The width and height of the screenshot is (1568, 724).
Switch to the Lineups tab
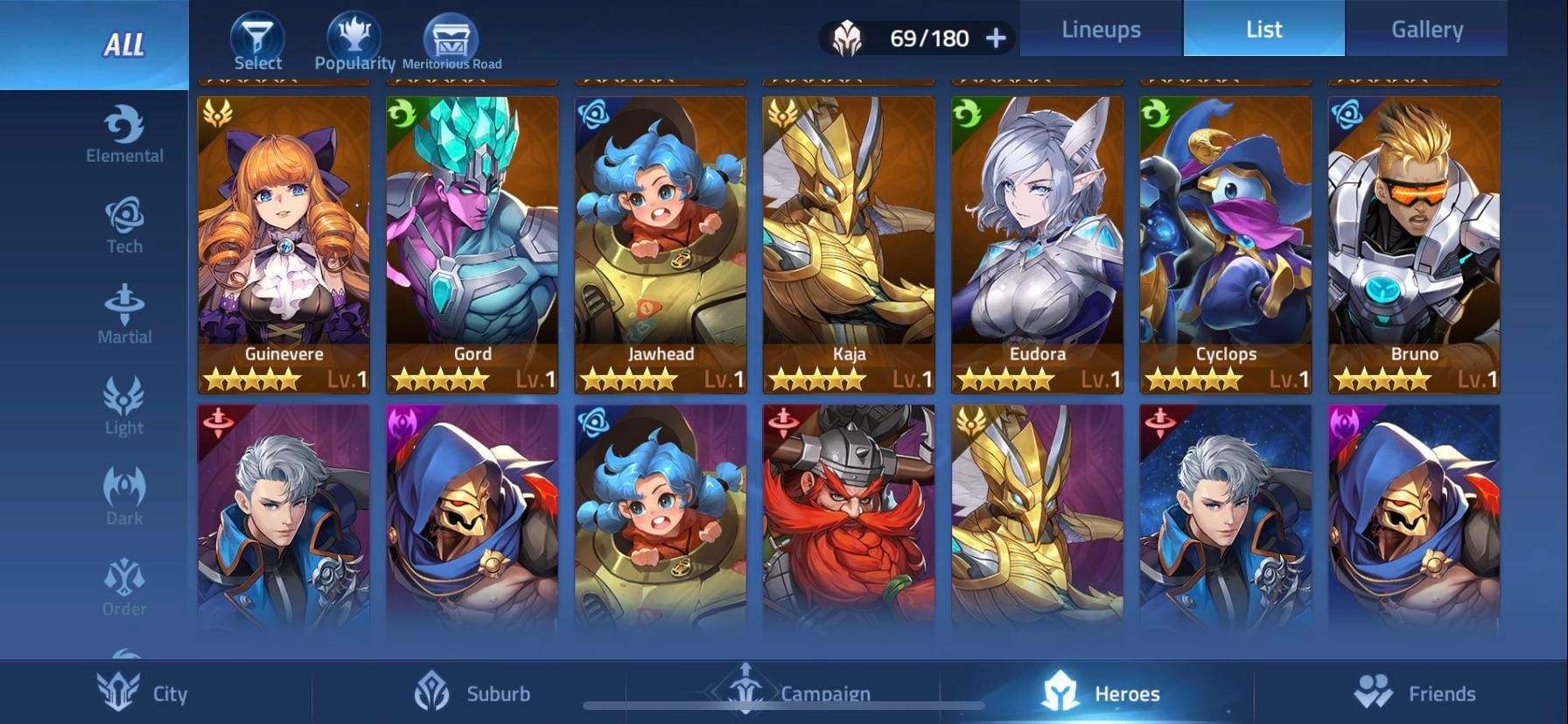pyautogui.click(x=1101, y=29)
